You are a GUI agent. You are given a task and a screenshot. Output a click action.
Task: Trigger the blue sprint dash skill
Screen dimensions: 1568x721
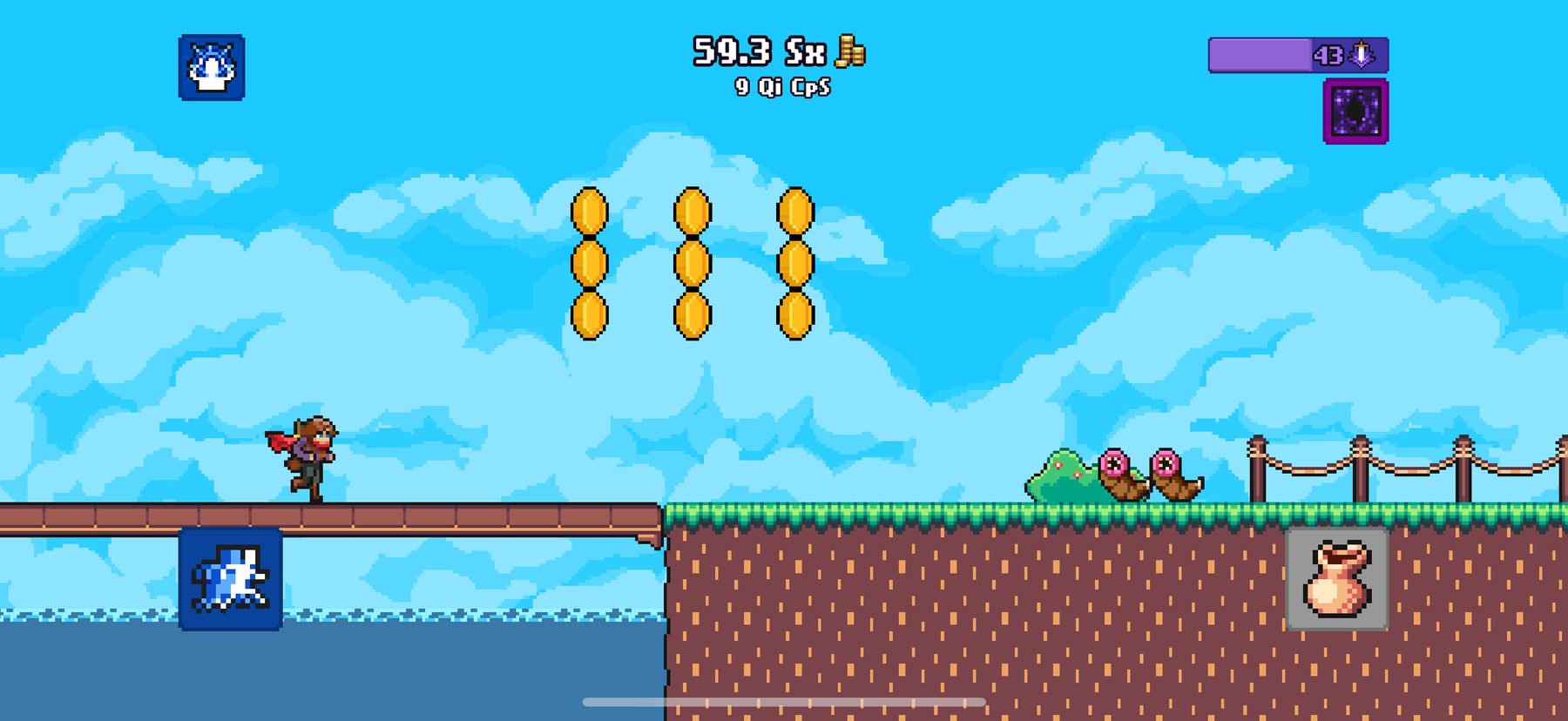[231, 579]
